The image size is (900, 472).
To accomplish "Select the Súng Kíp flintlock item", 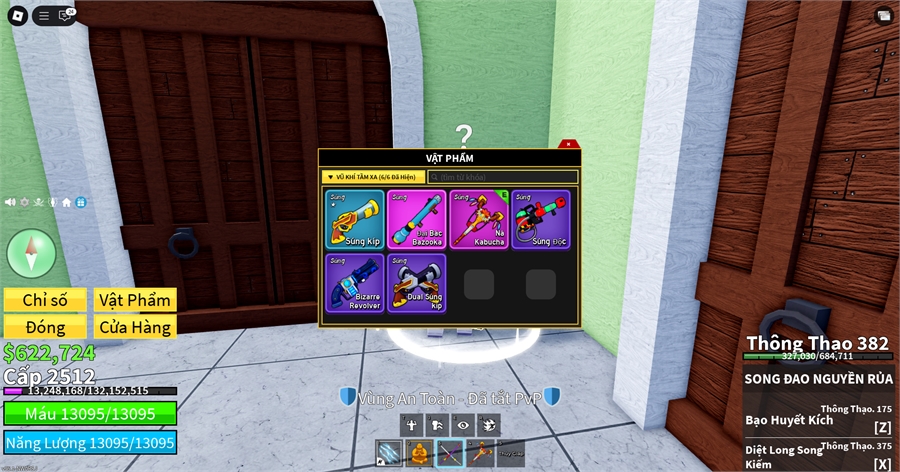I will point(354,219).
